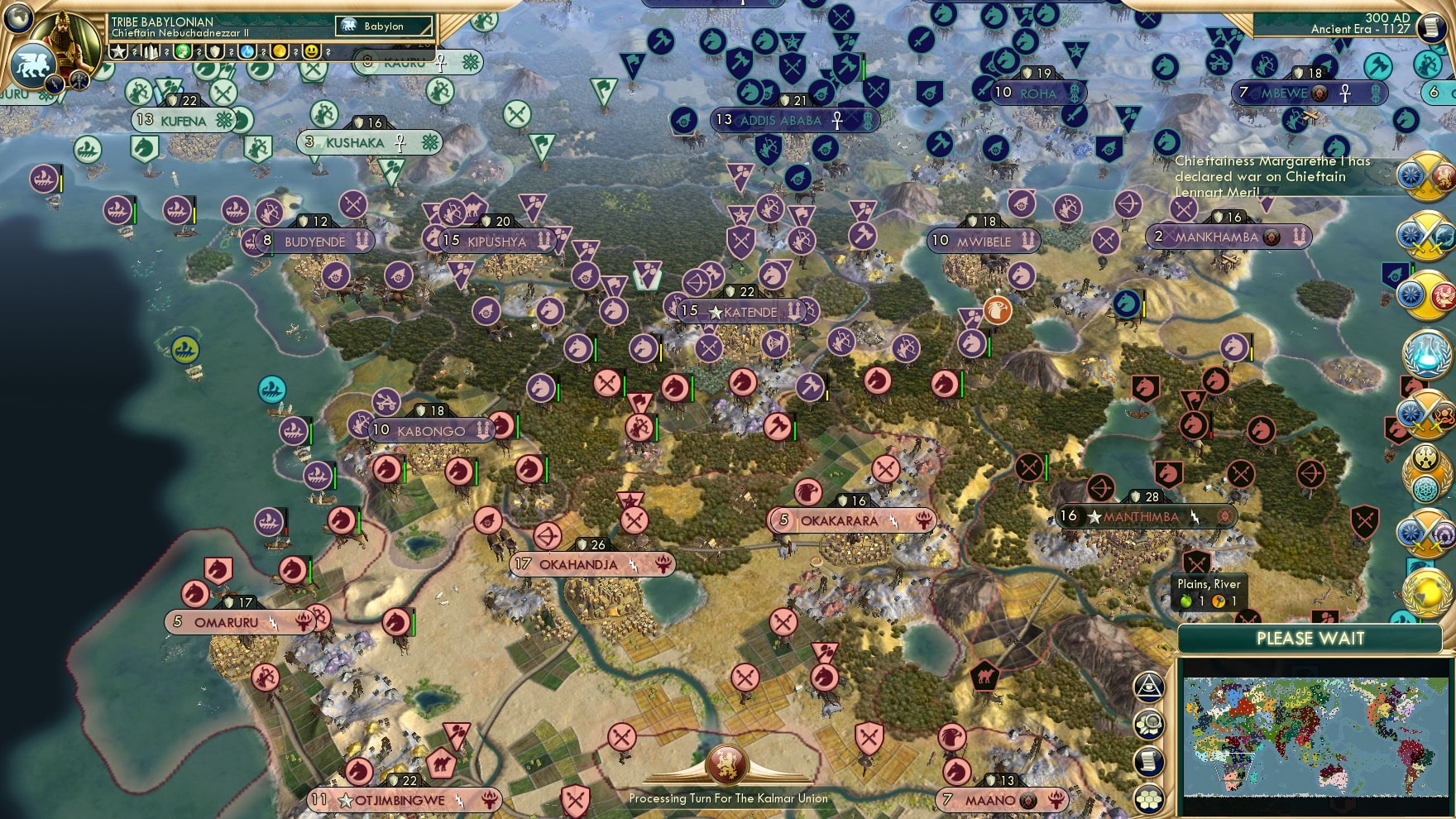1456x819 pixels.
Task: Click the happiness smiley face in the status bar
Action: pyautogui.click(x=311, y=52)
